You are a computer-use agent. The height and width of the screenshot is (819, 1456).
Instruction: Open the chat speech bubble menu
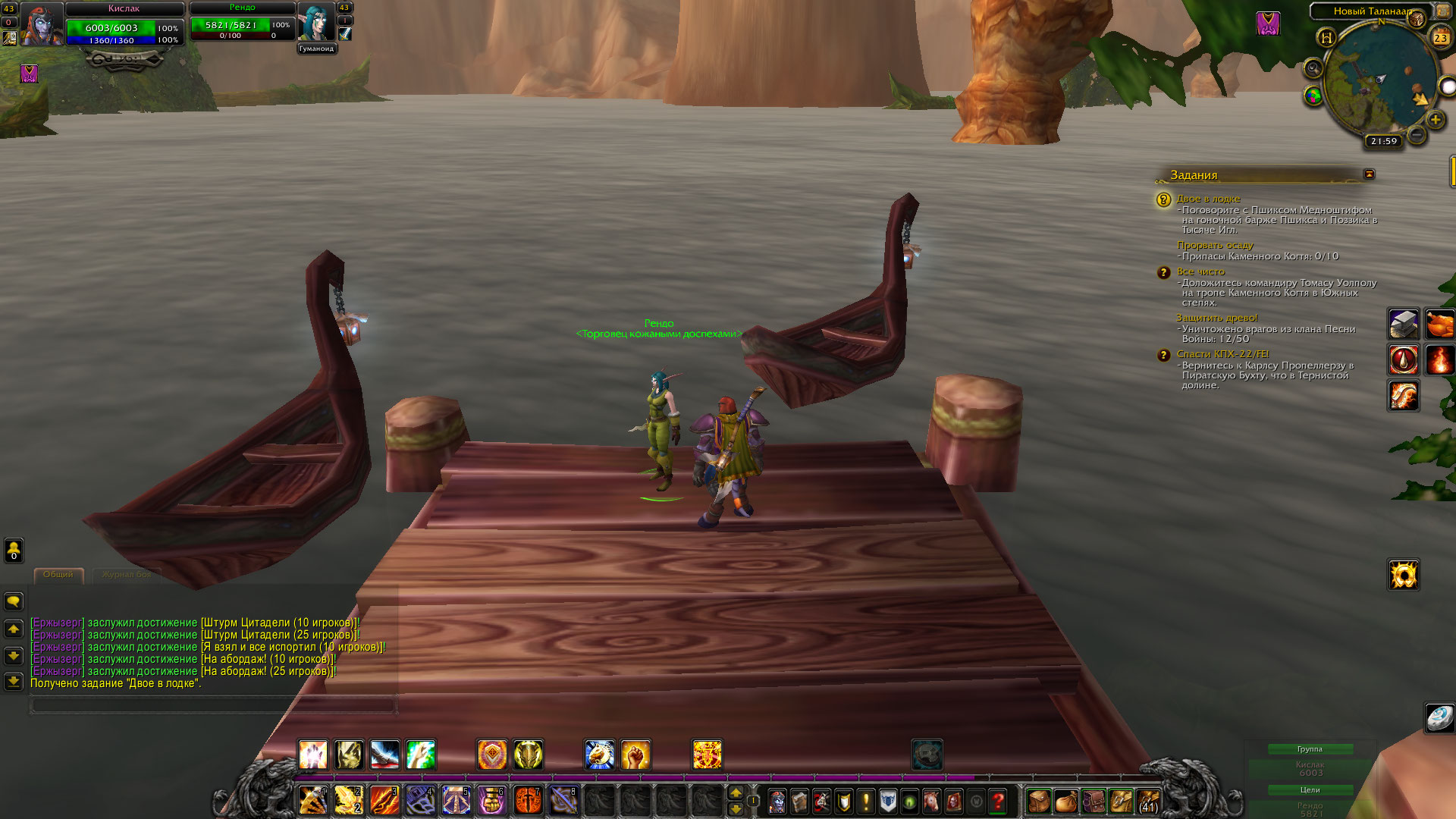(14, 601)
